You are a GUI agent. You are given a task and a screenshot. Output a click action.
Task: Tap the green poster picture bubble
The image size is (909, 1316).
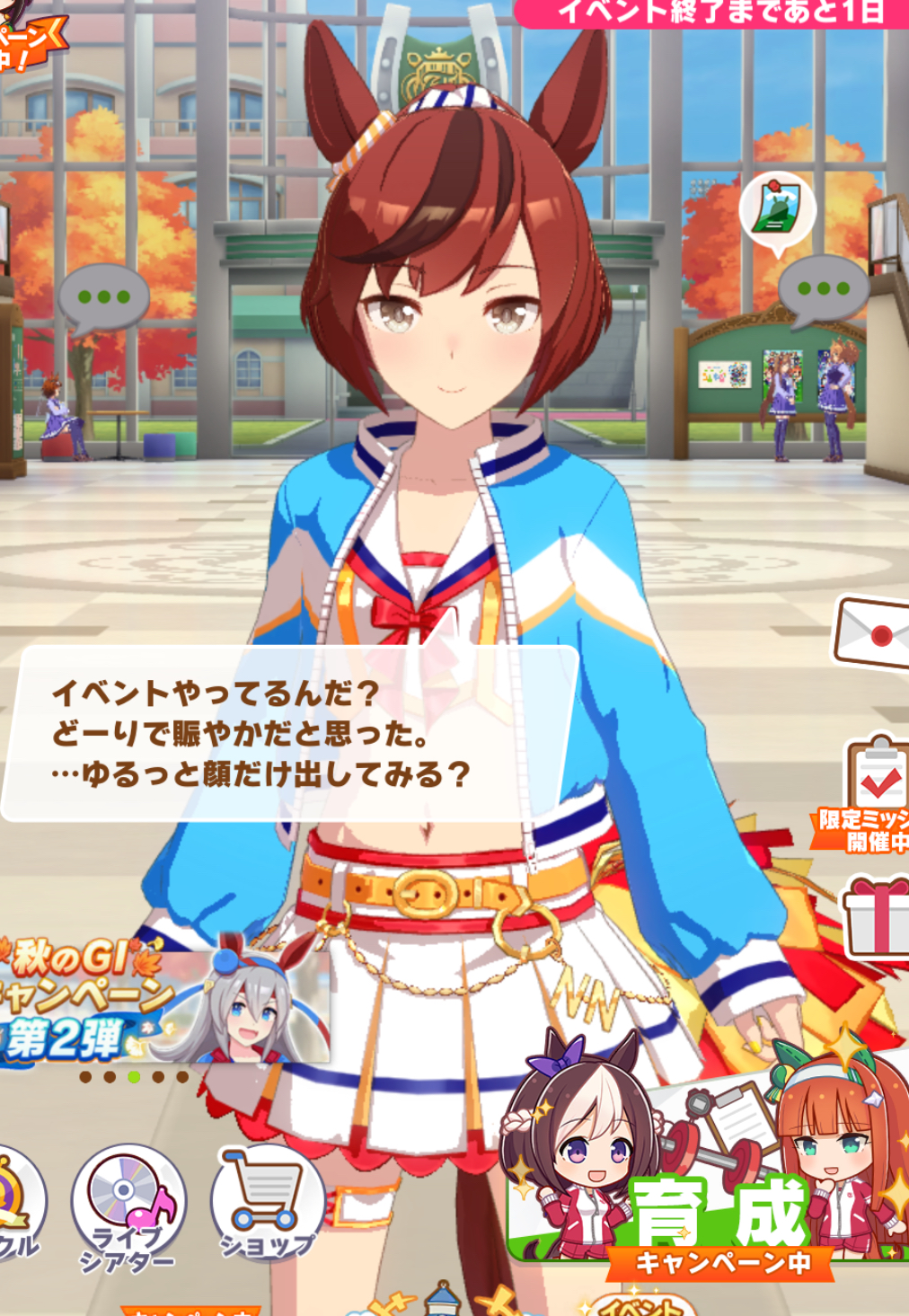tap(777, 210)
